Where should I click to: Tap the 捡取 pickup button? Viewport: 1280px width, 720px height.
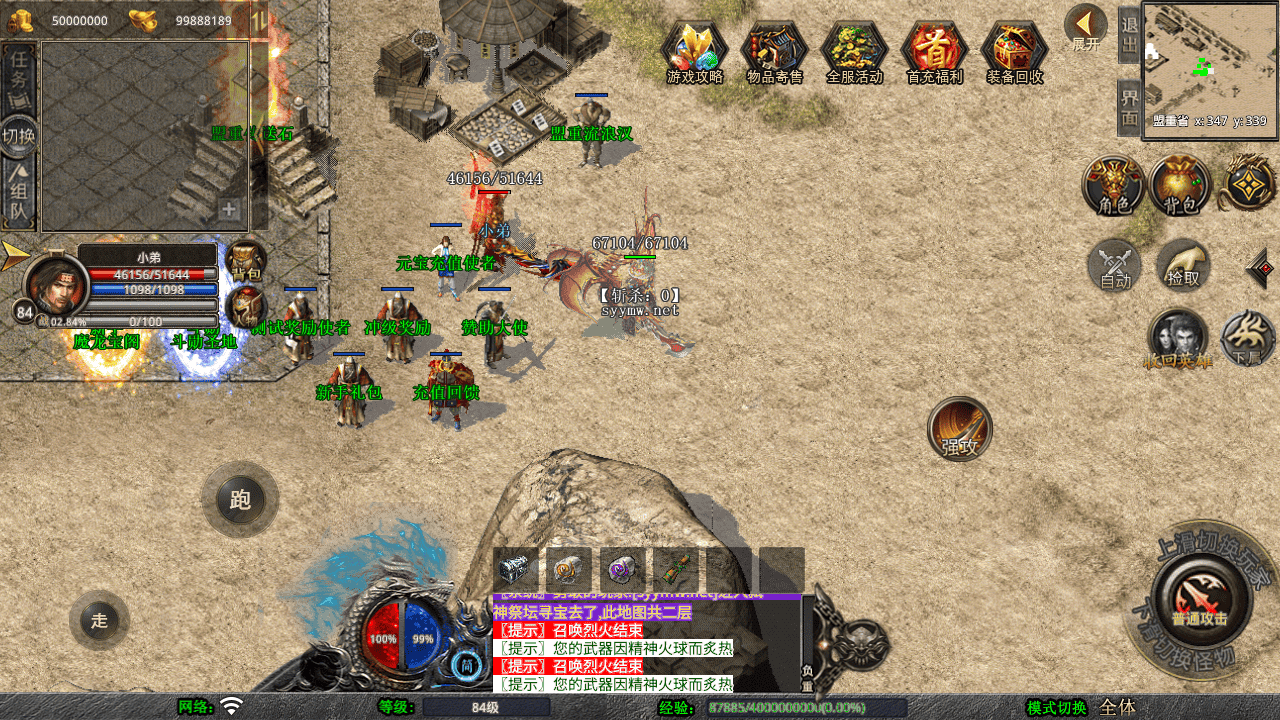[x=1183, y=266]
